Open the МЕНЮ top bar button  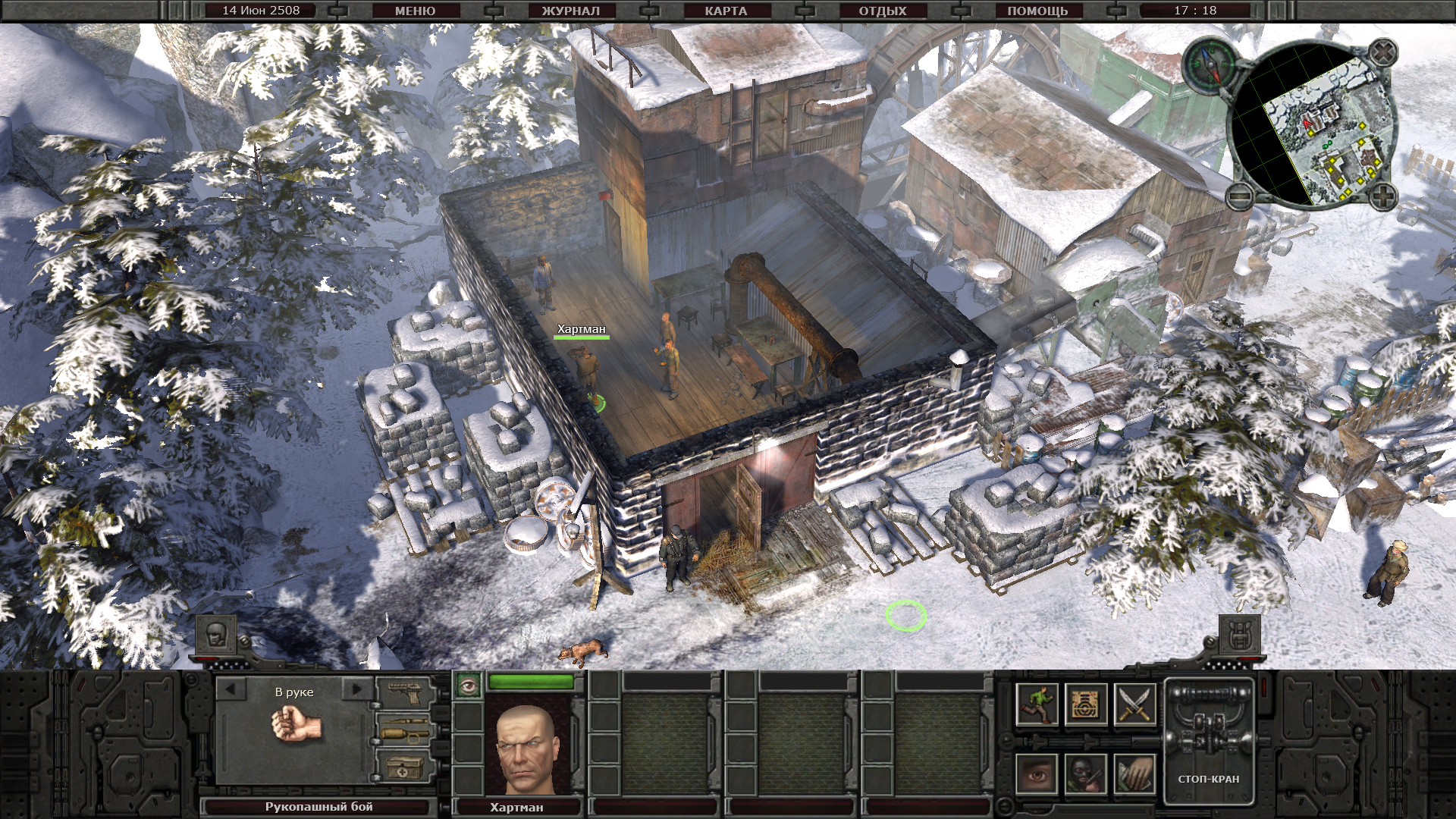pos(415,11)
